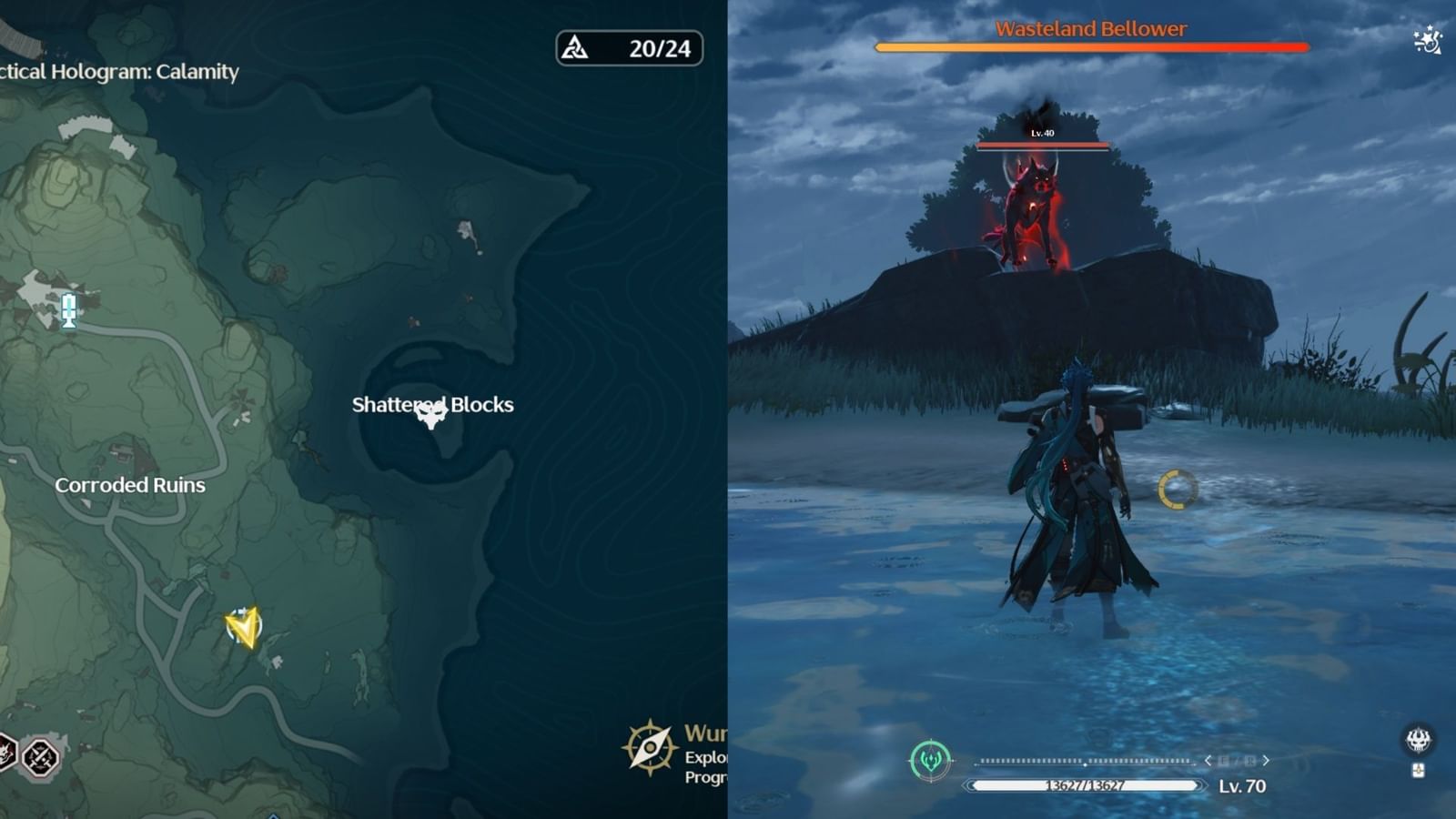Select the monster head boss icon bottom-left
This screenshot has height=819, width=1456.
tap(7, 753)
